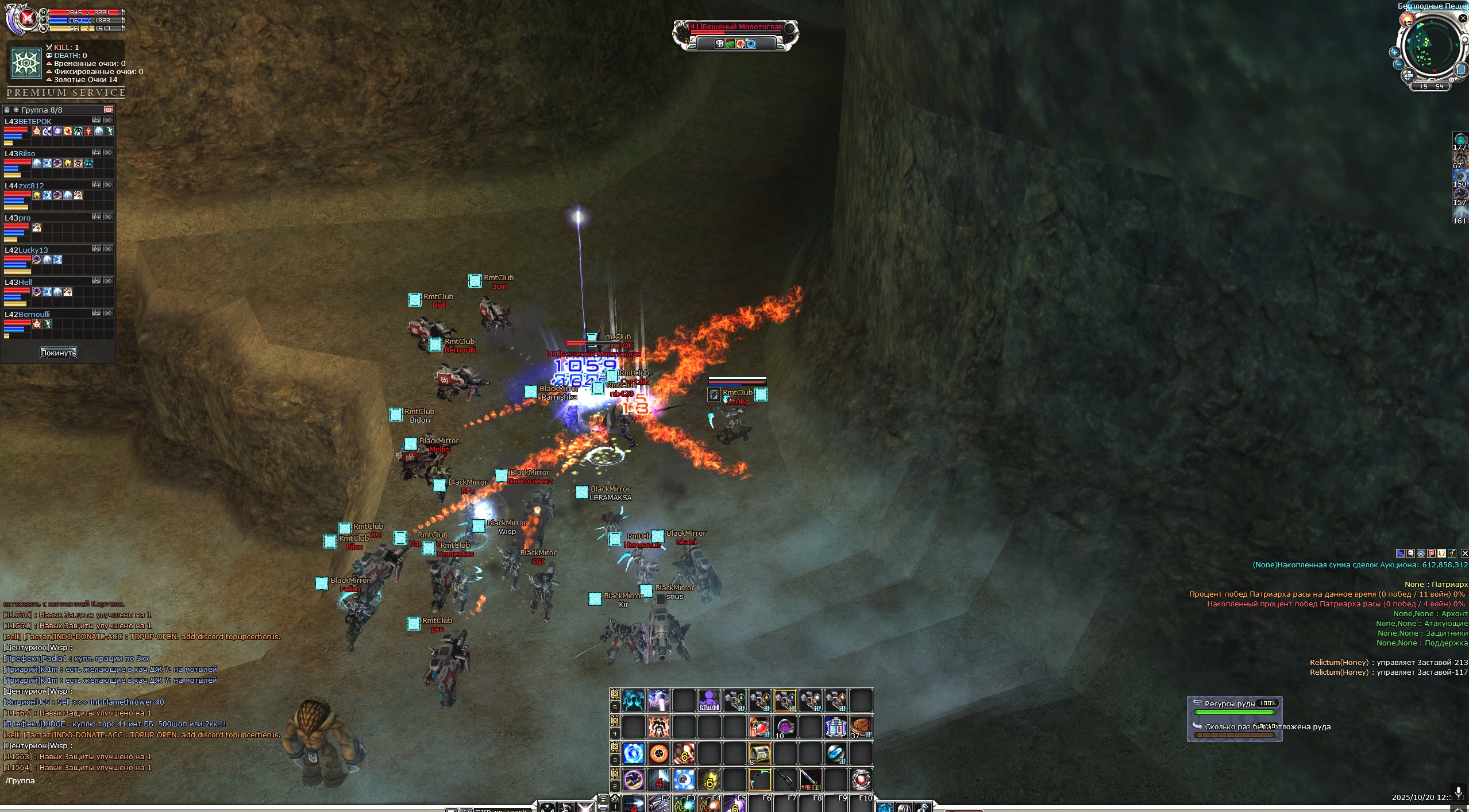1469x812 pixels.
Task: Click the radar minimap display
Action: click(x=1429, y=46)
